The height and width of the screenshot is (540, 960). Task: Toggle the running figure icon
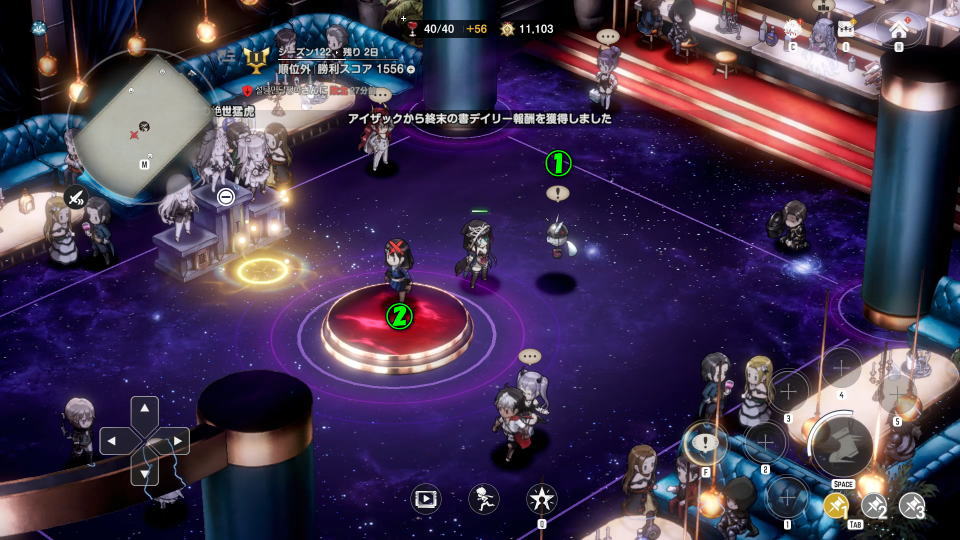pos(484,498)
